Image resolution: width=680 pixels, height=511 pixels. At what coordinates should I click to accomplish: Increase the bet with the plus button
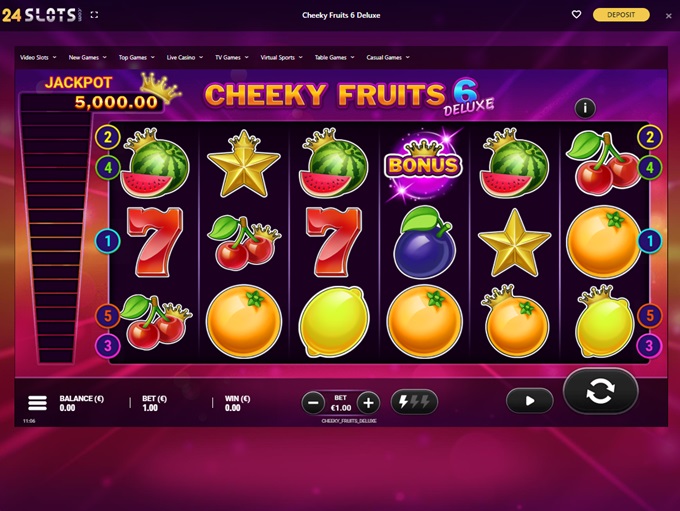[368, 403]
